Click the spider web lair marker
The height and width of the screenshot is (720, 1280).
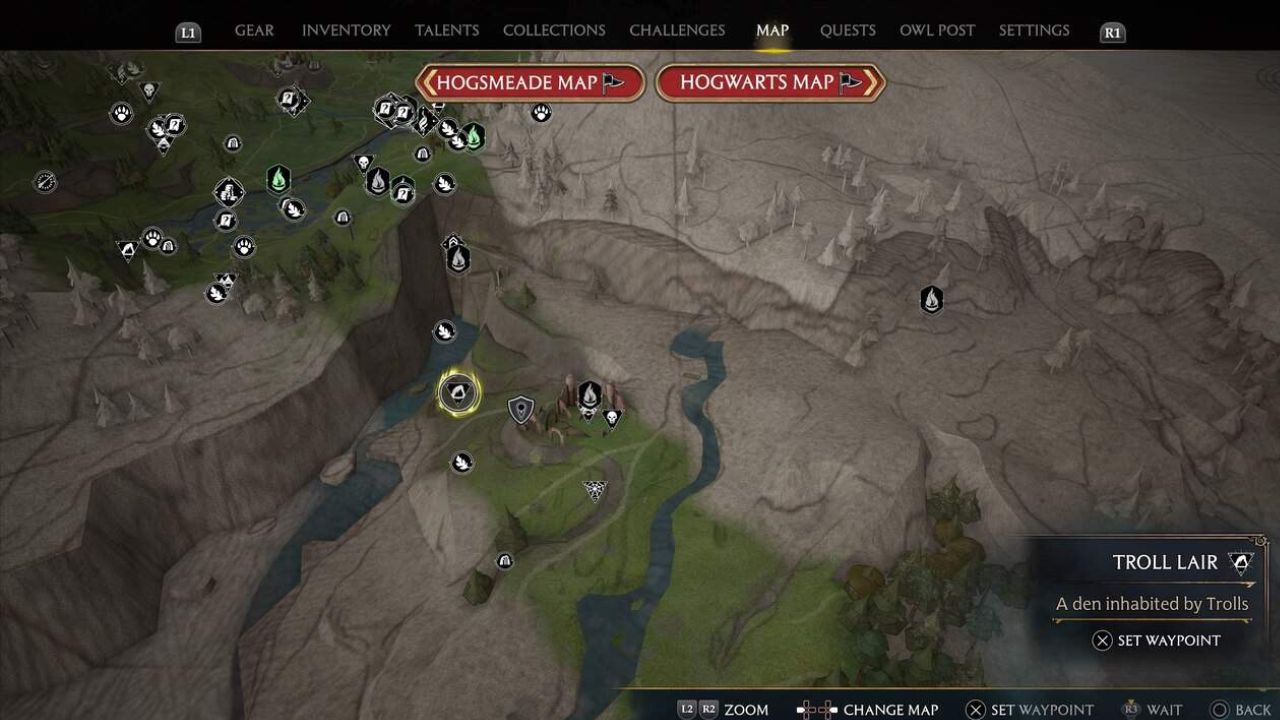click(595, 490)
